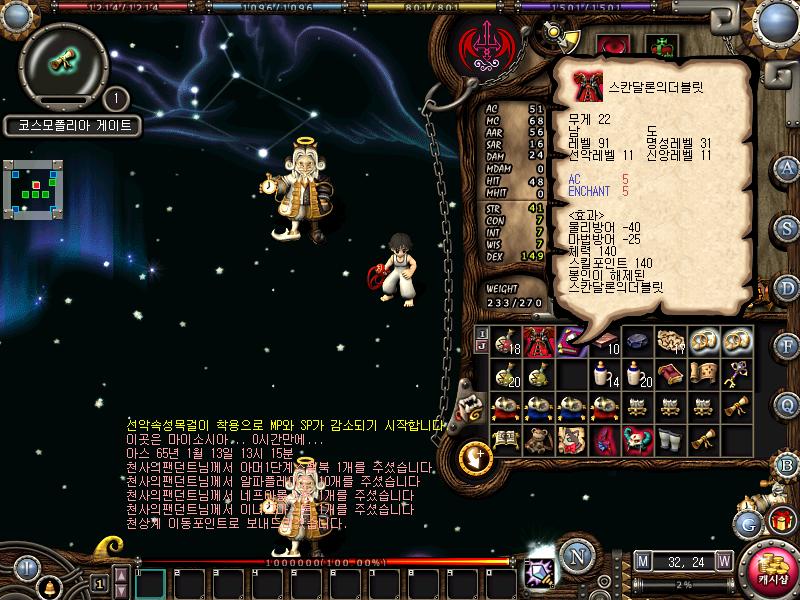Click the round D menu button
The width and height of the screenshot is (800, 600).
coord(787,287)
